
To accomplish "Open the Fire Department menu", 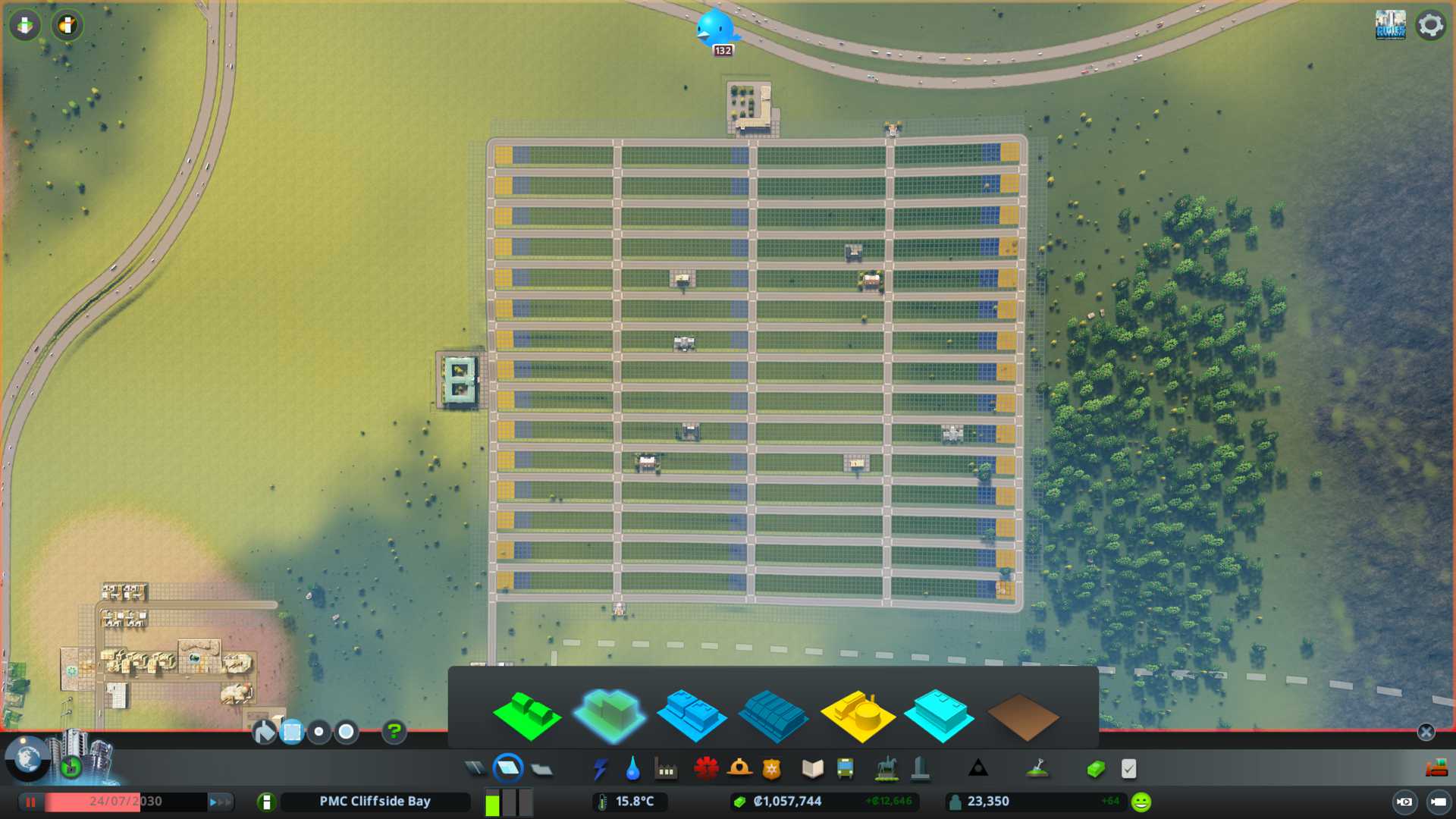I will (x=739, y=769).
